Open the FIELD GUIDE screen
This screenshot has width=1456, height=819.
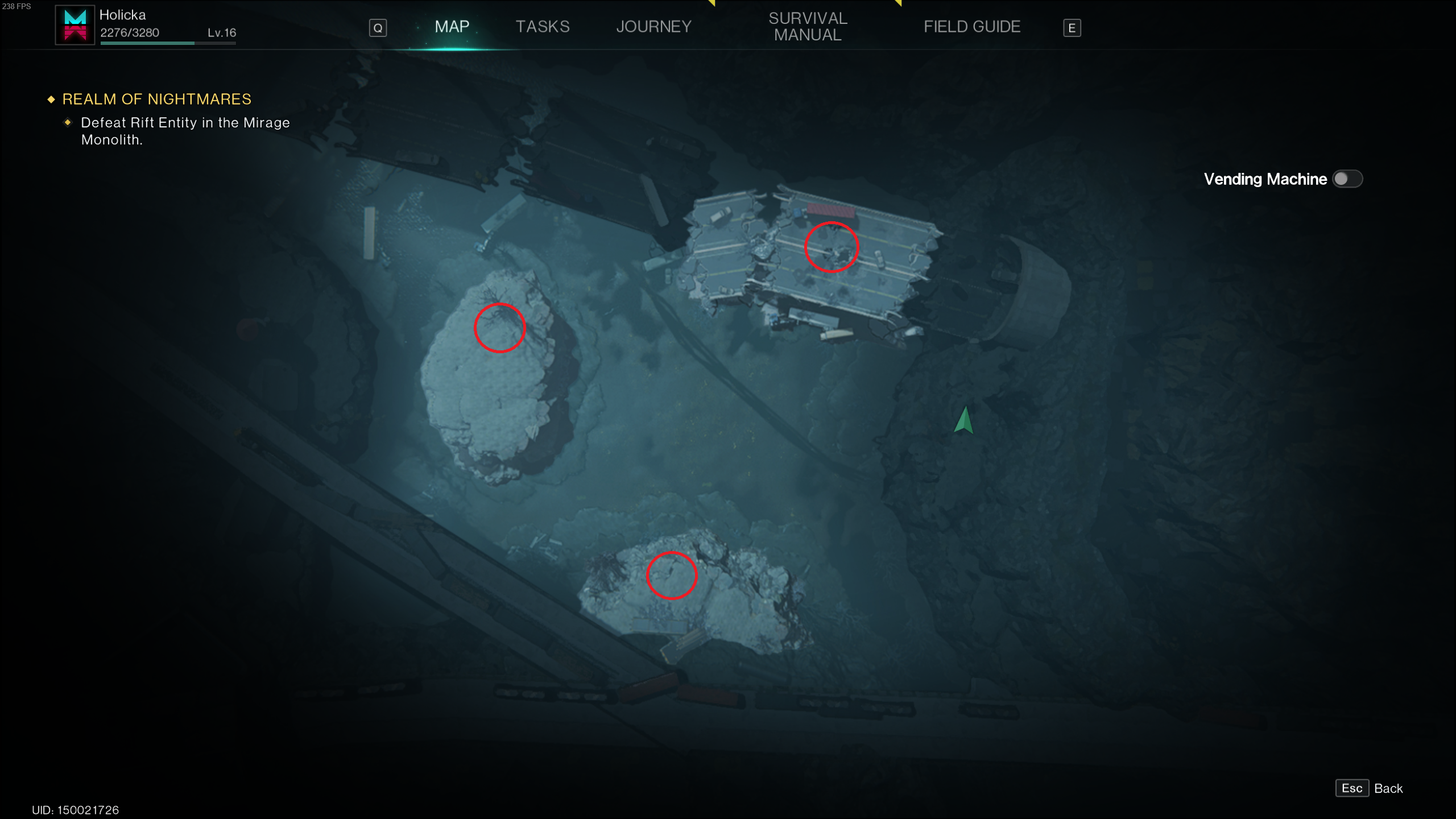pos(971,26)
